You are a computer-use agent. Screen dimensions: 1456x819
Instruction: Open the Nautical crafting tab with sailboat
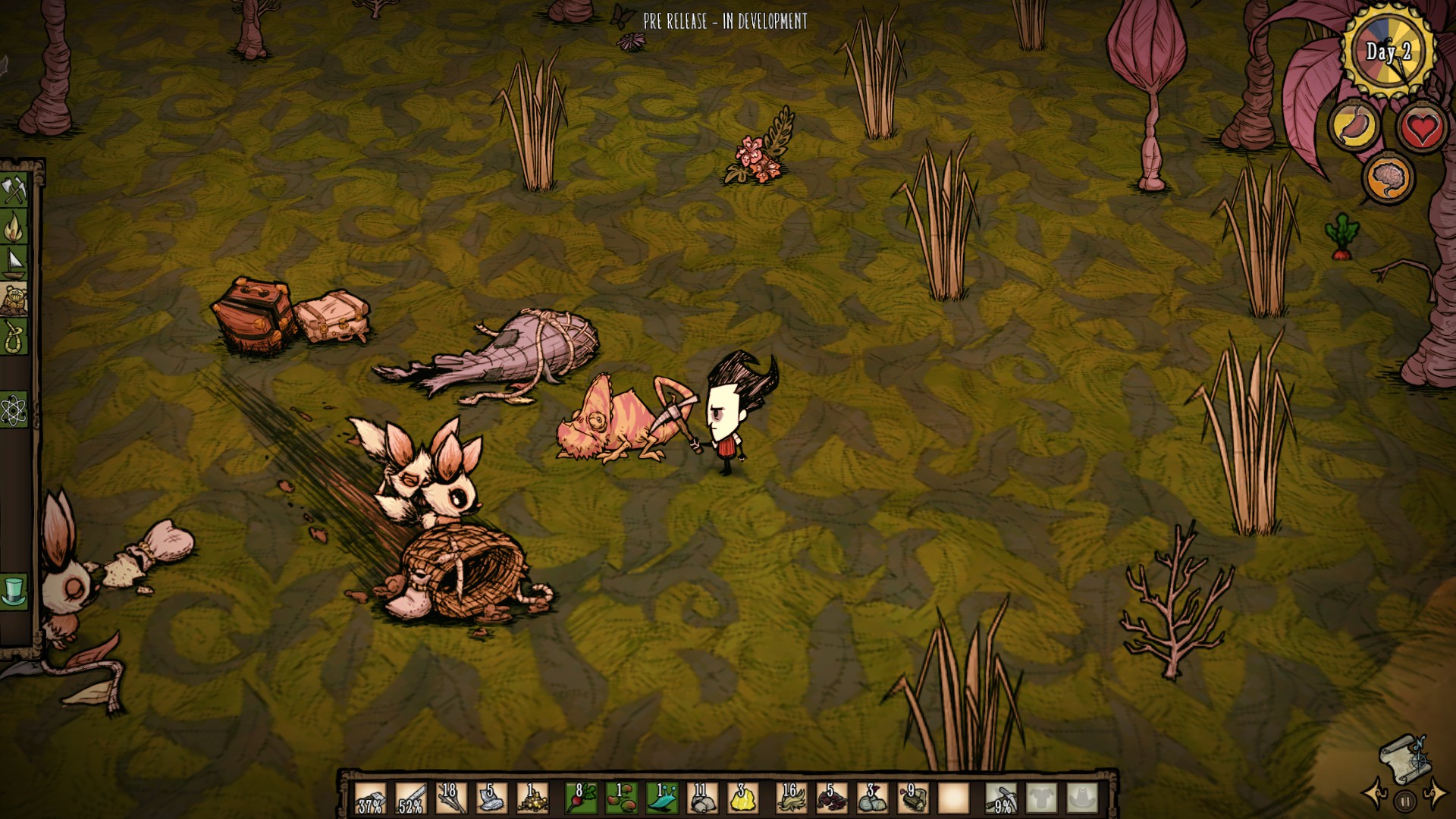click(14, 263)
